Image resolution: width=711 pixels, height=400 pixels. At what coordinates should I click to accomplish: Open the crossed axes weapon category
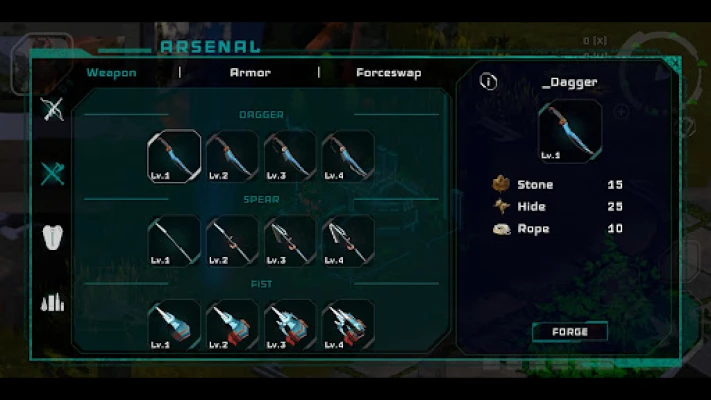click(x=53, y=173)
